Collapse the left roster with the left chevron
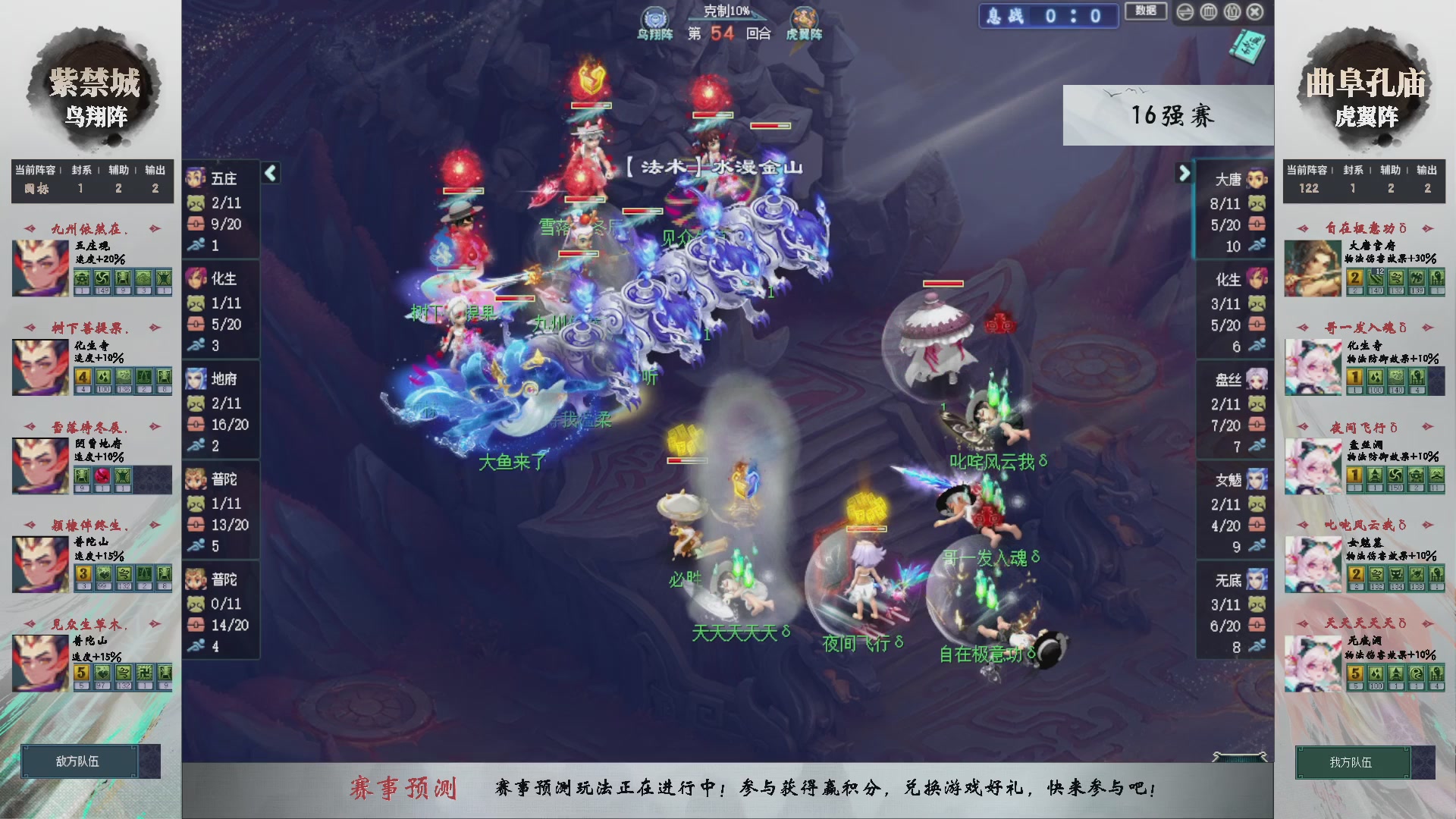This screenshot has height=819, width=1456. click(270, 173)
